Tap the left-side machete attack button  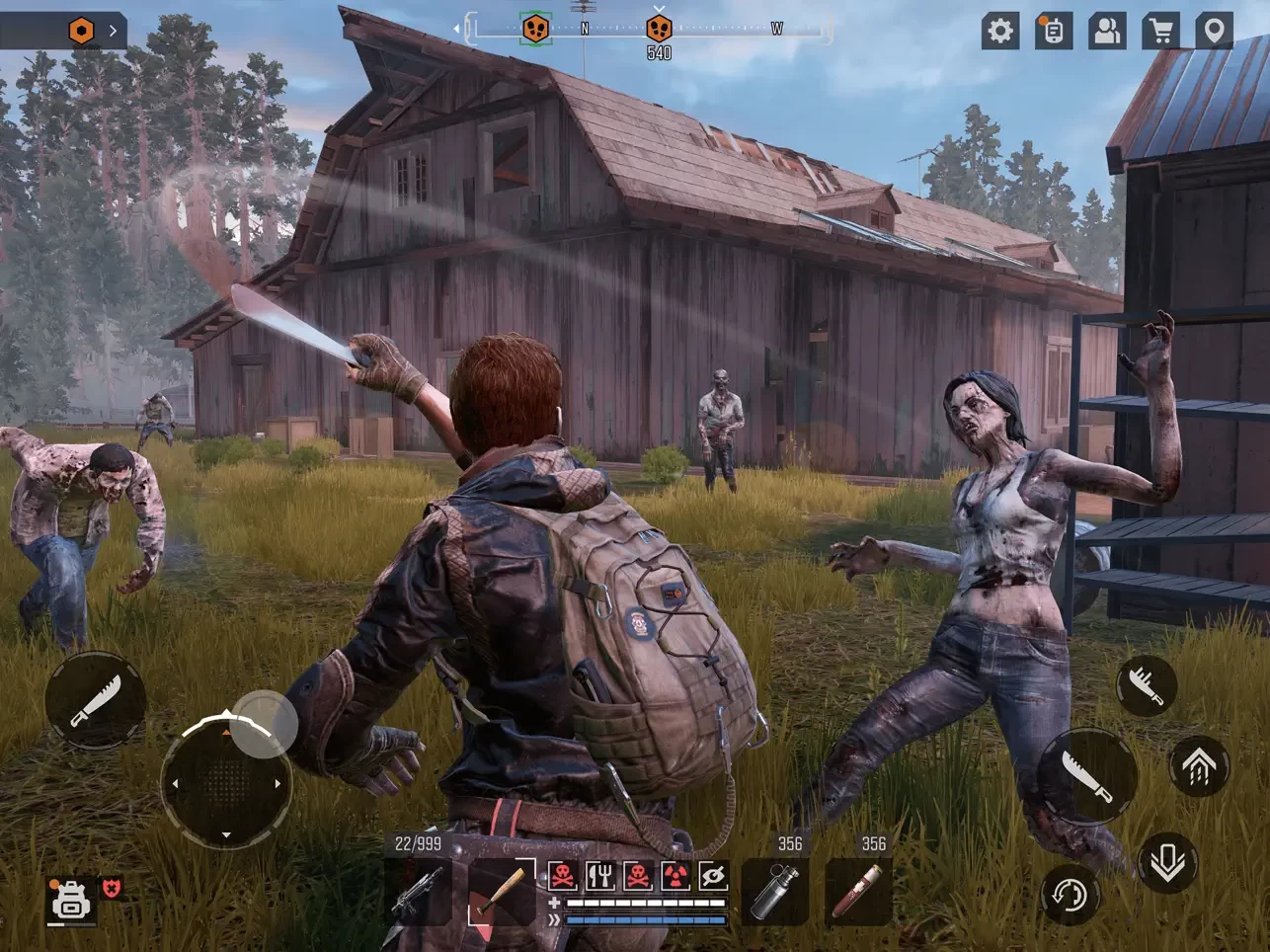click(x=96, y=700)
